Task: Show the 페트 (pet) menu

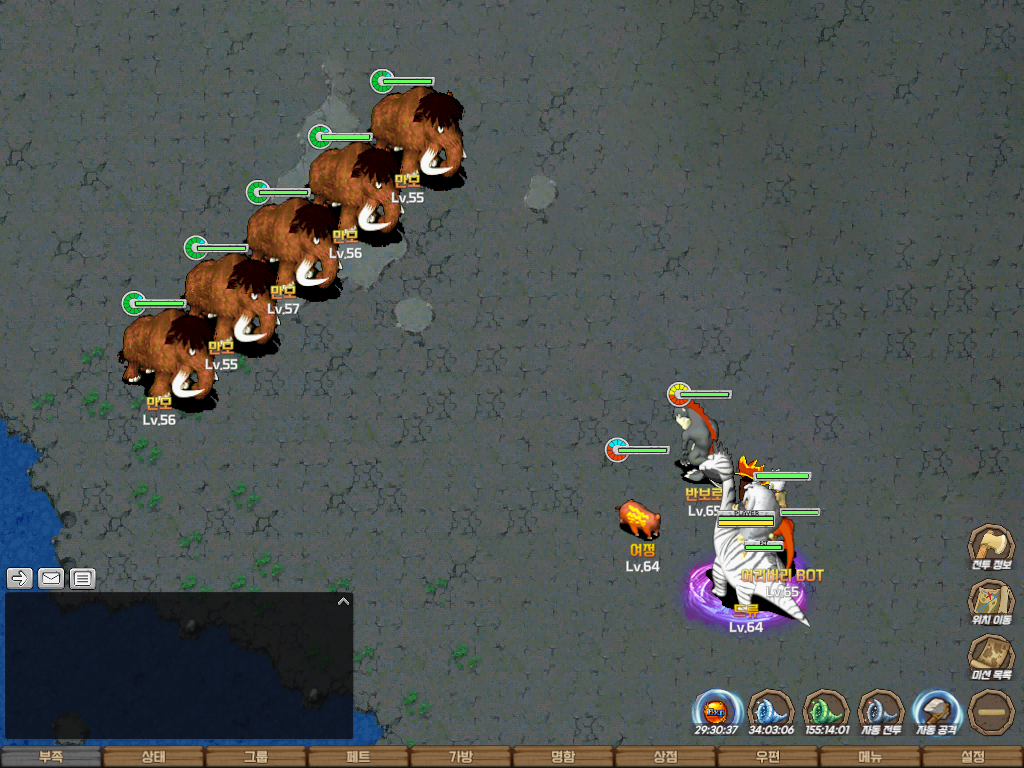Action: tap(358, 757)
